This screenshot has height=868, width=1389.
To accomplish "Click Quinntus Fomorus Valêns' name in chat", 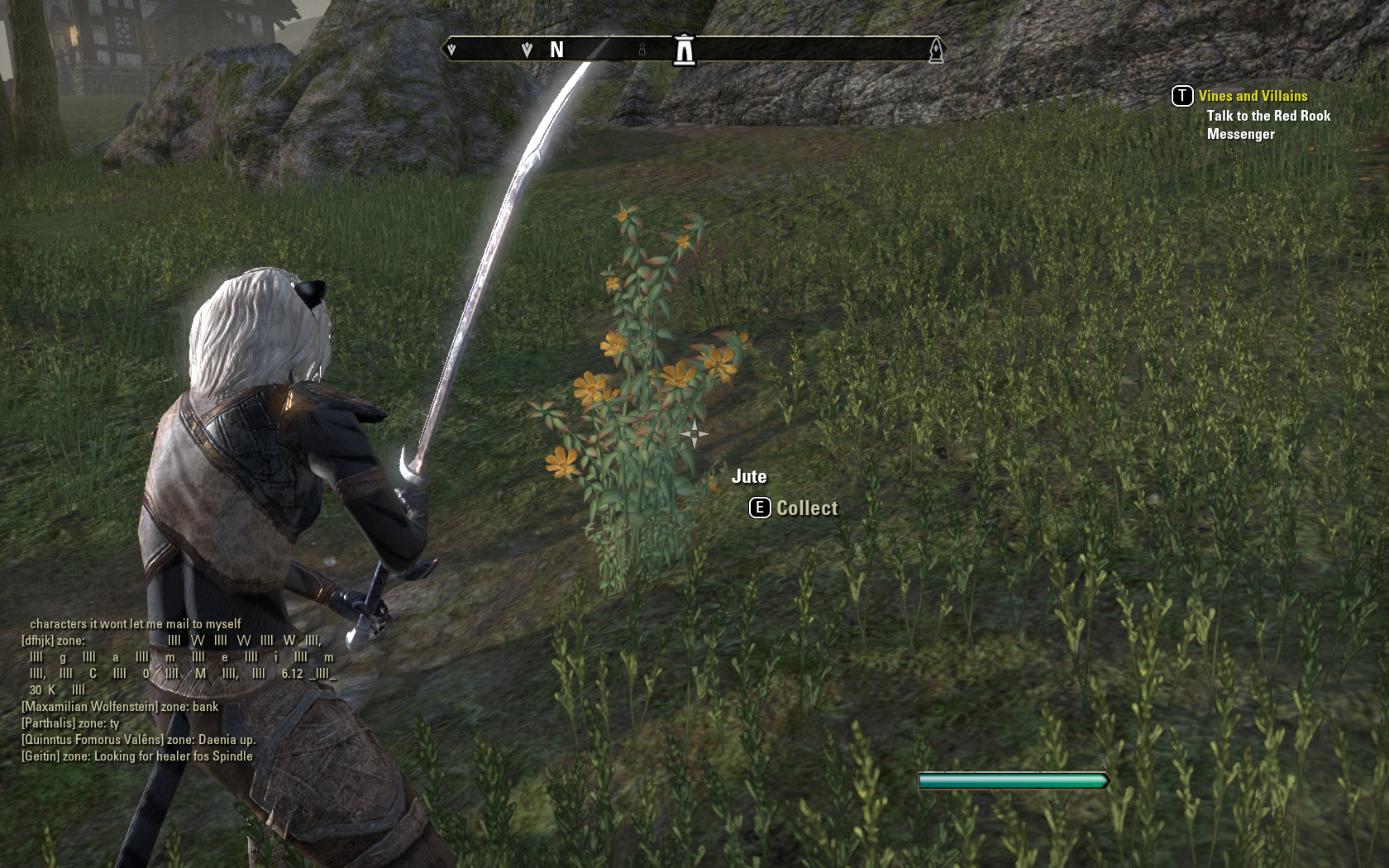I will point(92,740).
